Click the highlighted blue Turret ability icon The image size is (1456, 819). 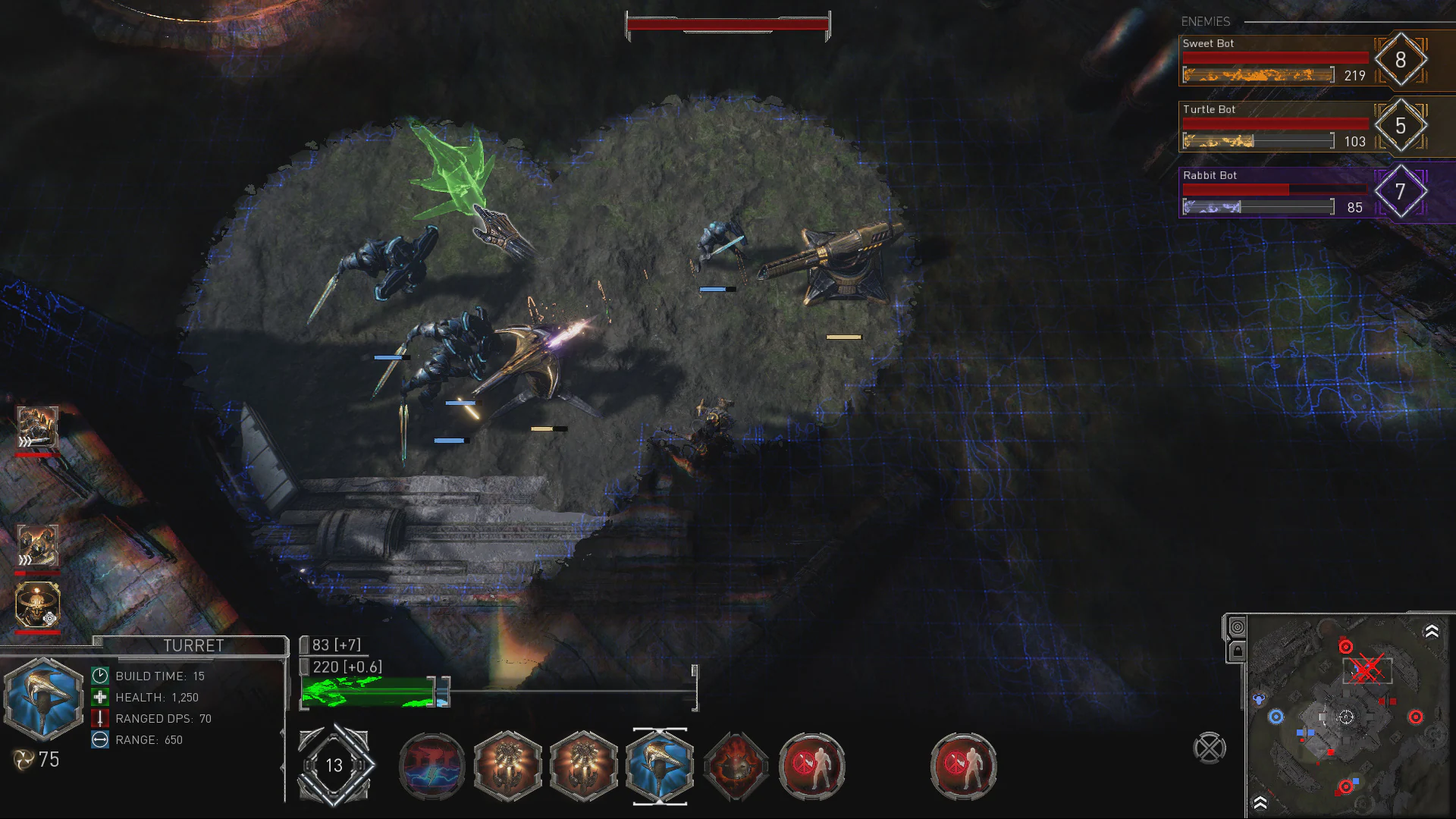[659, 766]
